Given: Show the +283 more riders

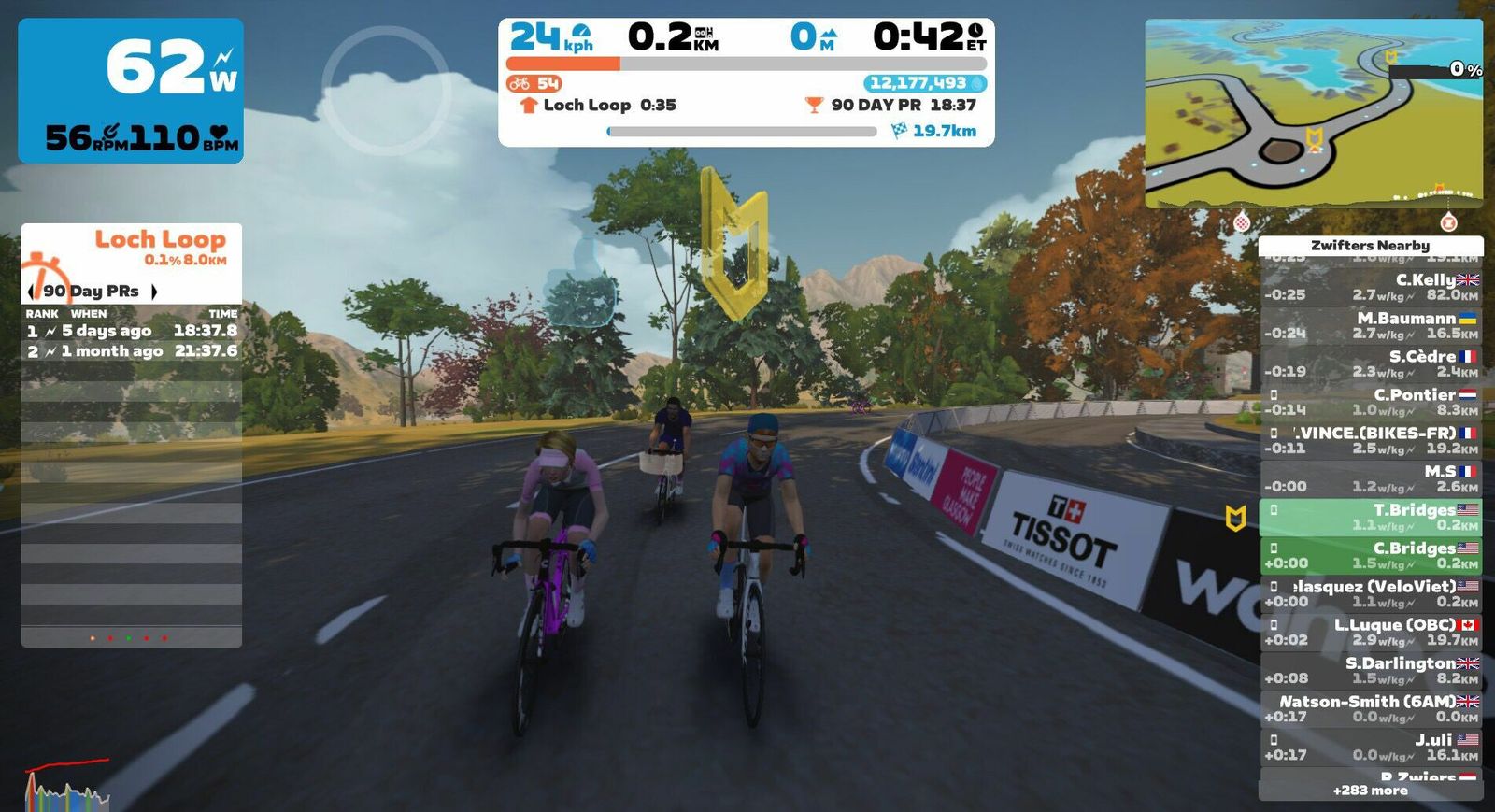Looking at the screenshot, I should click(1370, 791).
